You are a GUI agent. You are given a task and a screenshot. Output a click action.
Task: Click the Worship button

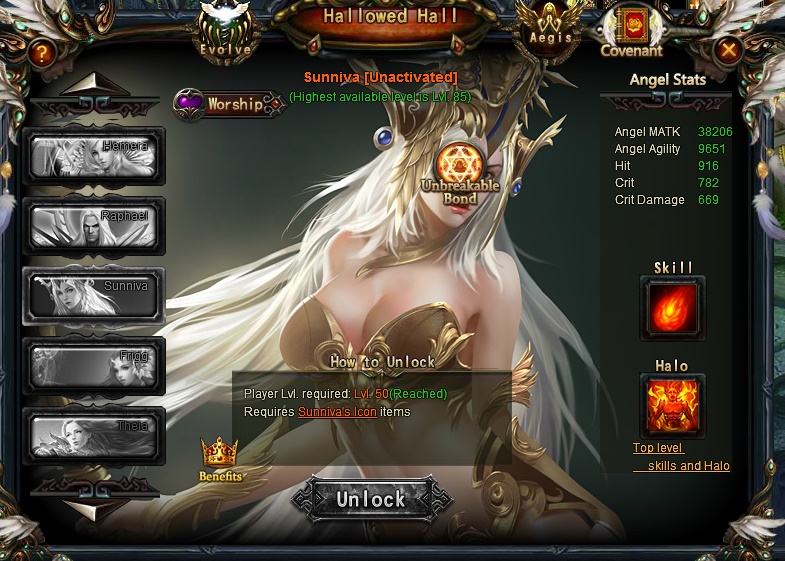point(229,104)
